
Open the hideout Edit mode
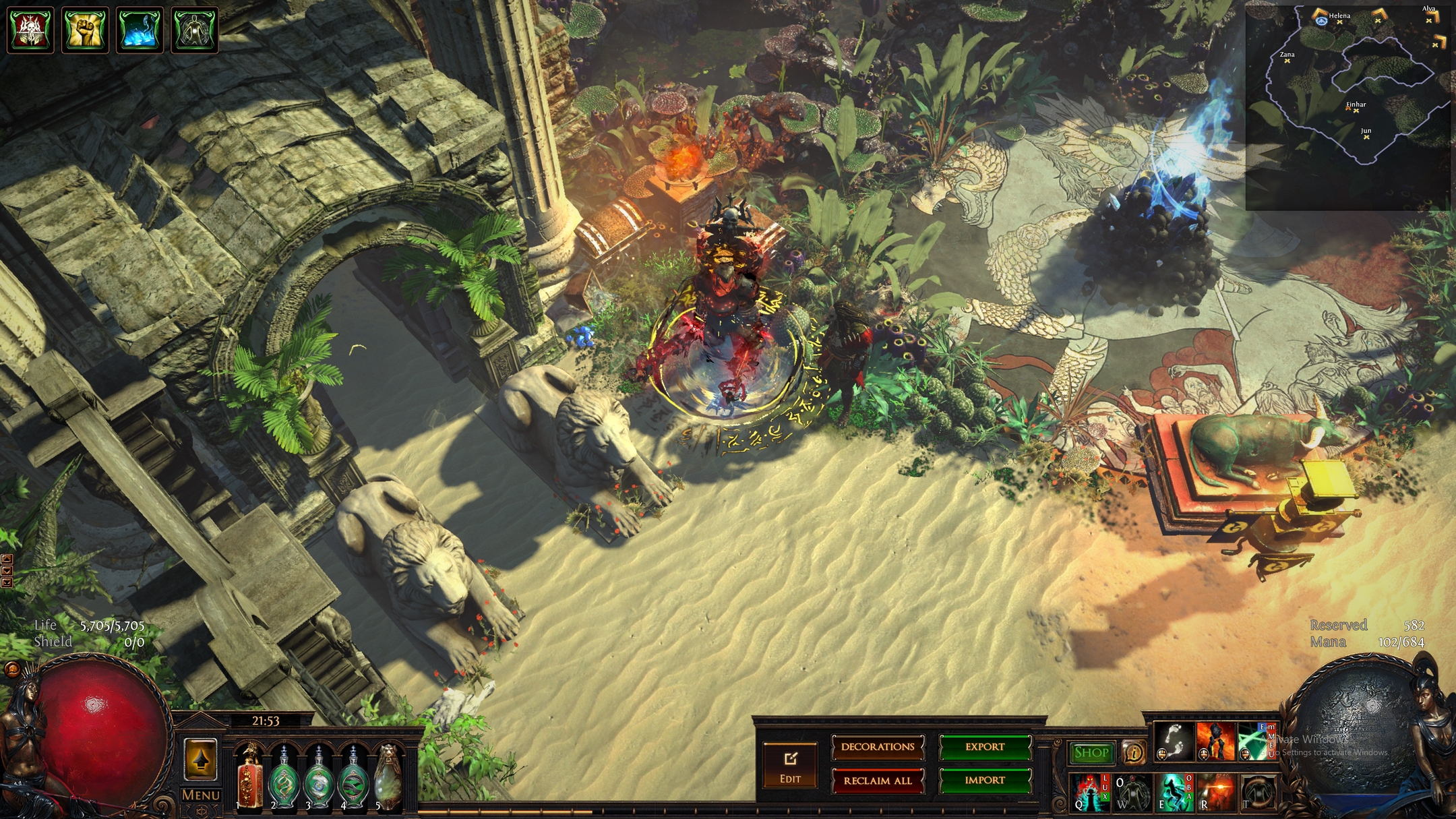tap(790, 765)
